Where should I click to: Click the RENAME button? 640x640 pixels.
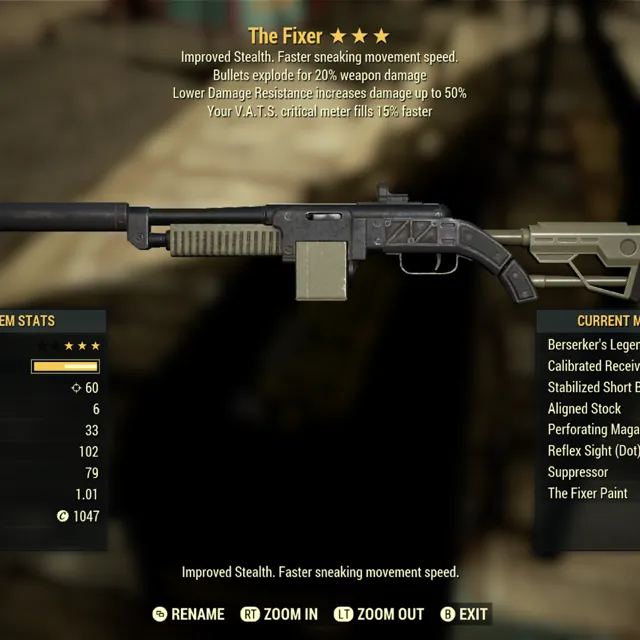(188, 614)
